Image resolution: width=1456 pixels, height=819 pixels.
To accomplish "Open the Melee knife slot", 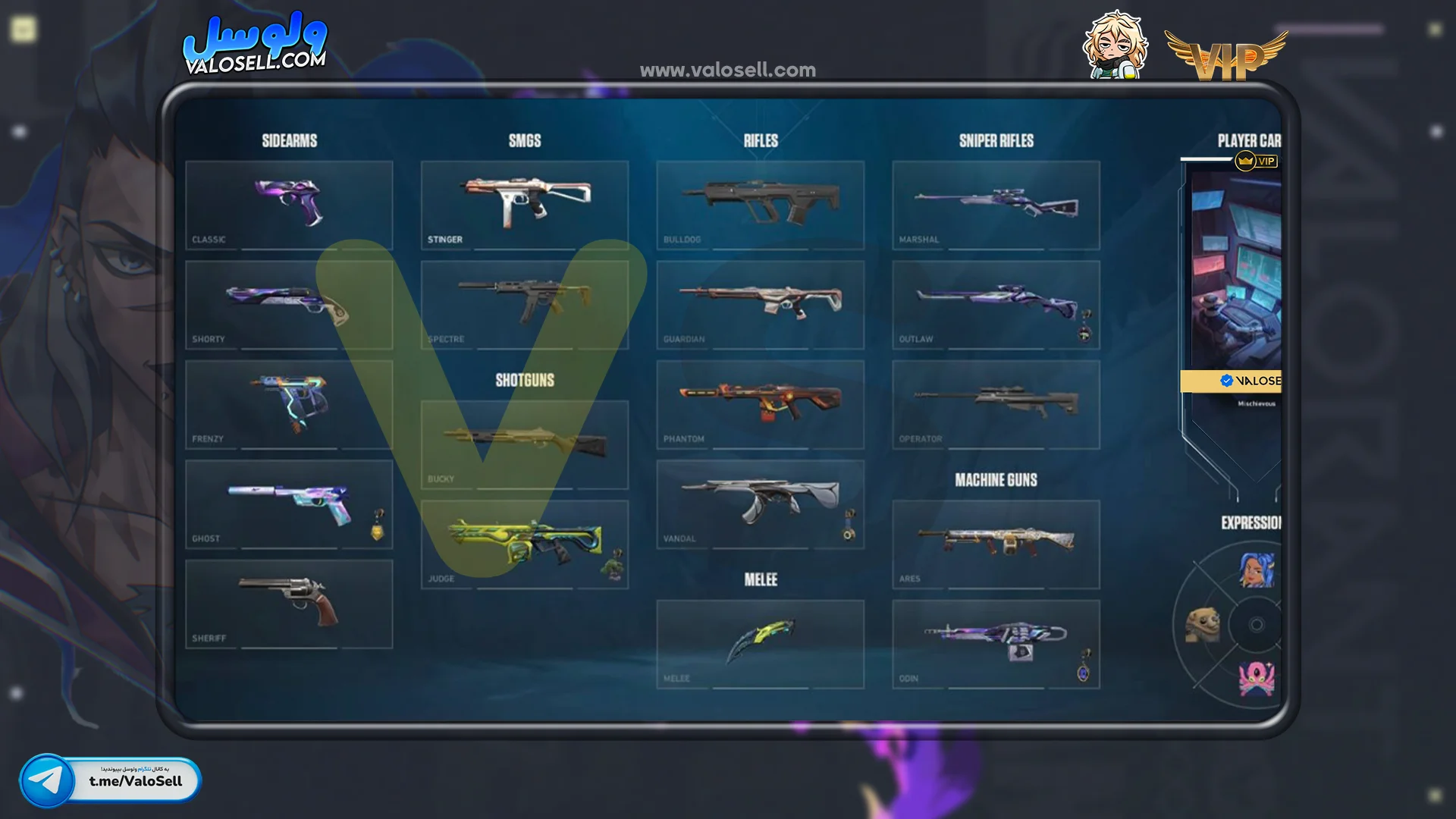I will (x=761, y=644).
